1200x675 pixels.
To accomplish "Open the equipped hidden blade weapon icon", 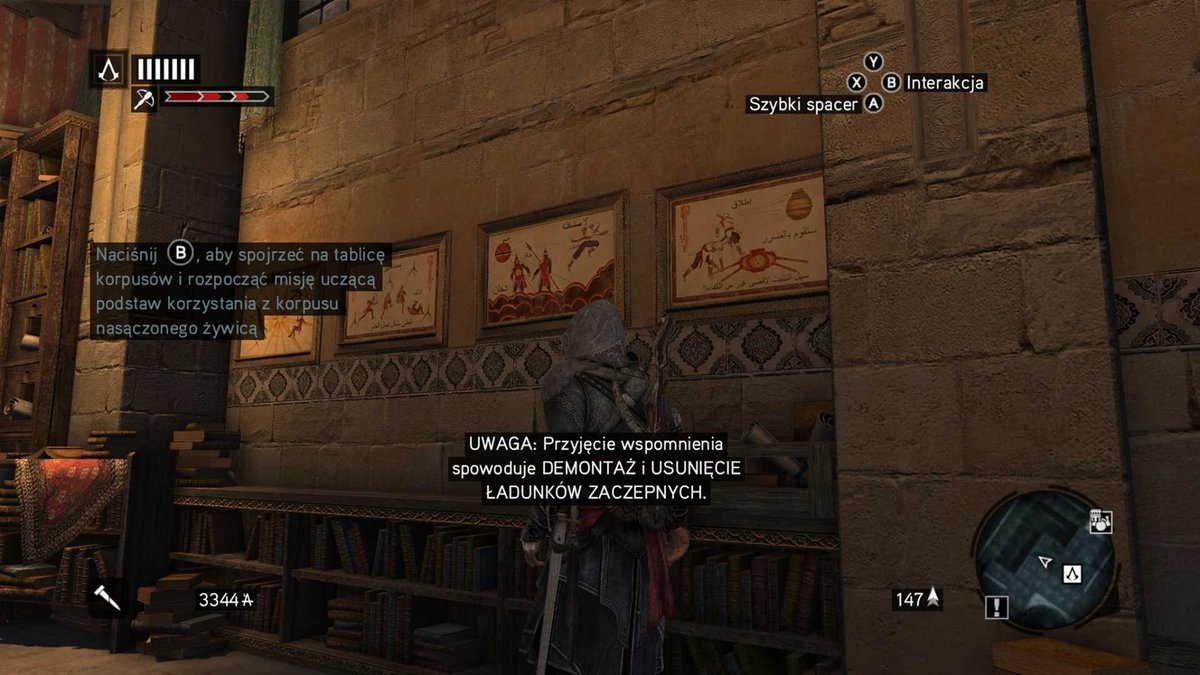I will click(106, 598).
